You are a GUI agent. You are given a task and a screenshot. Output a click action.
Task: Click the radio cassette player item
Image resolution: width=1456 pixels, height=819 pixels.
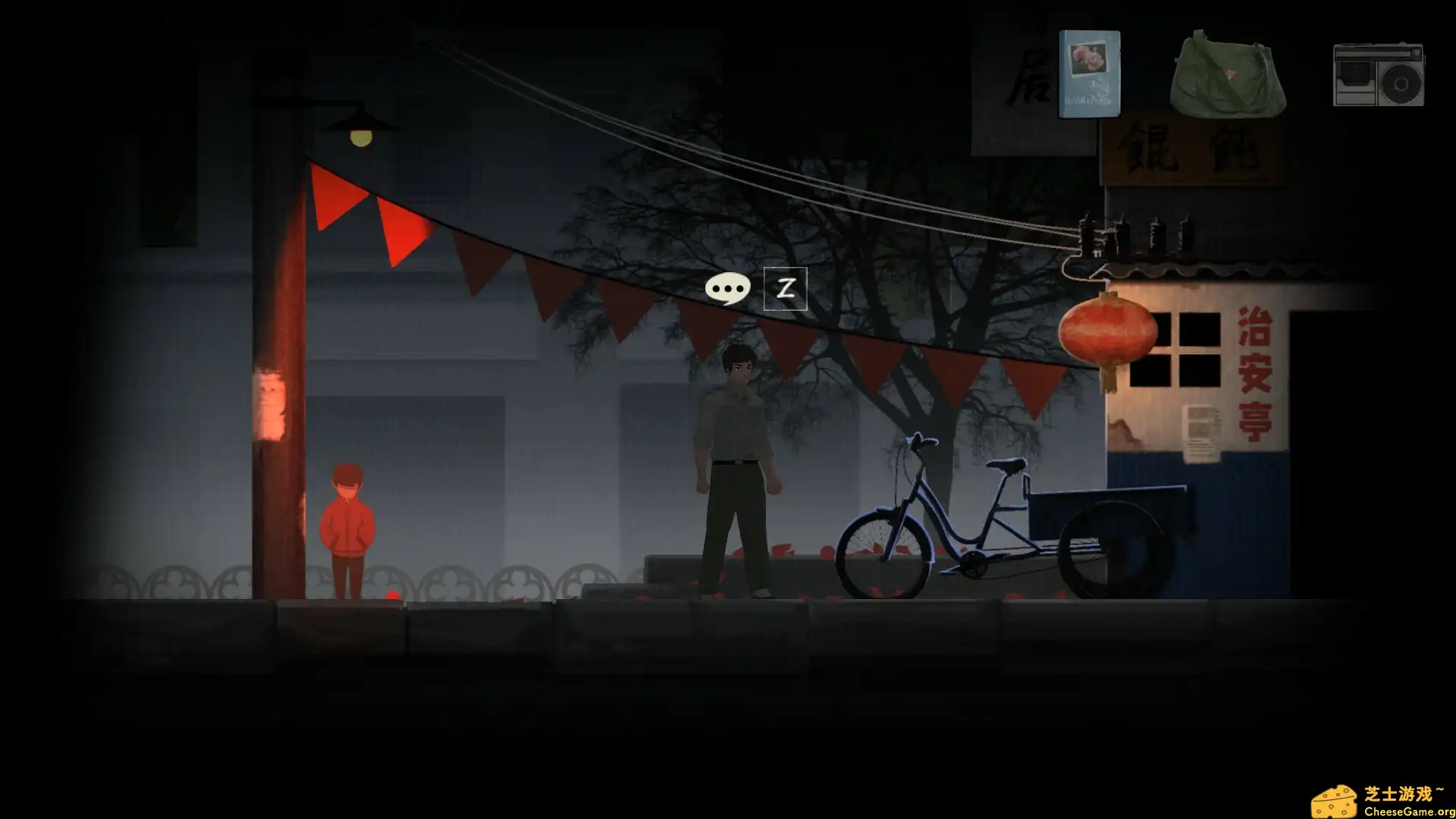[x=1379, y=76]
